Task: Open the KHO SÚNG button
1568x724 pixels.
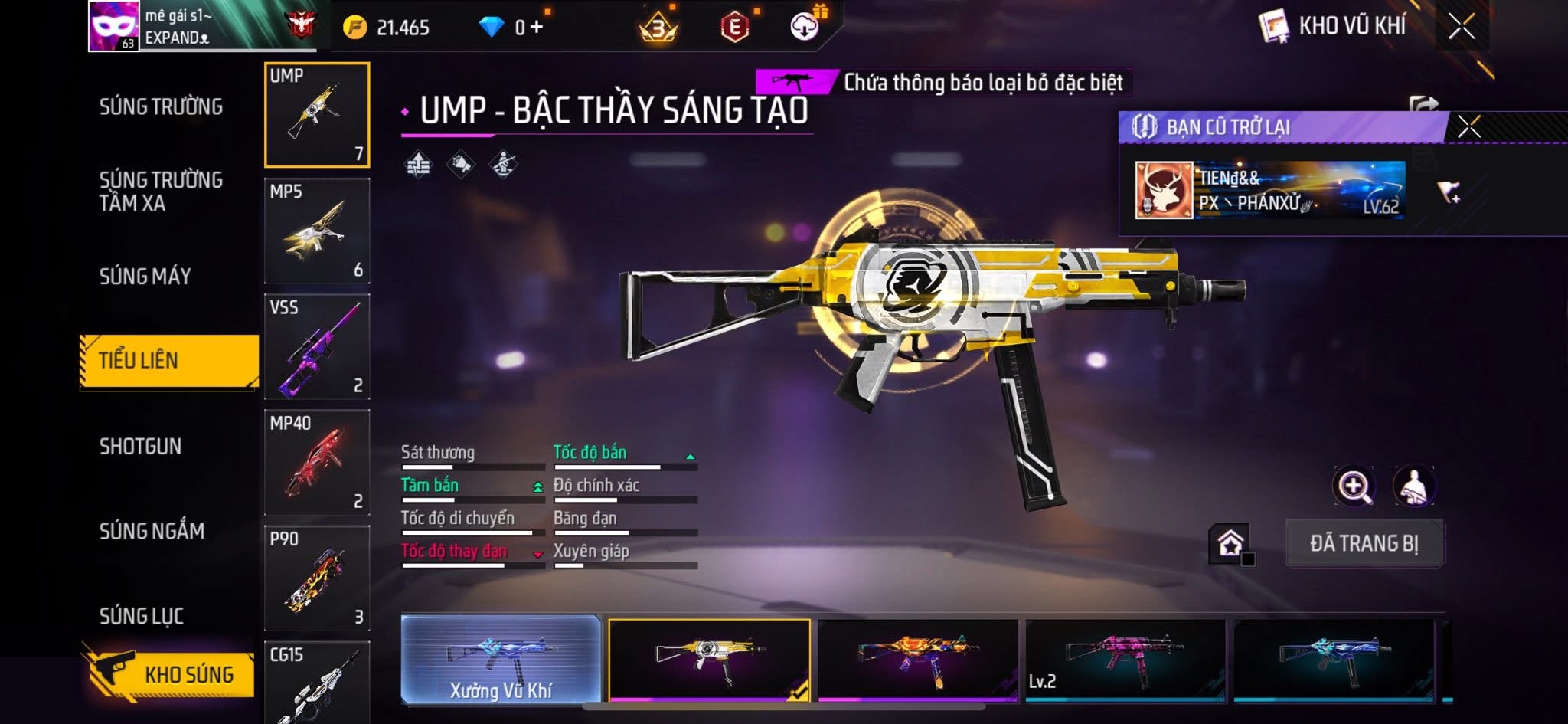Action: tap(170, 674)
